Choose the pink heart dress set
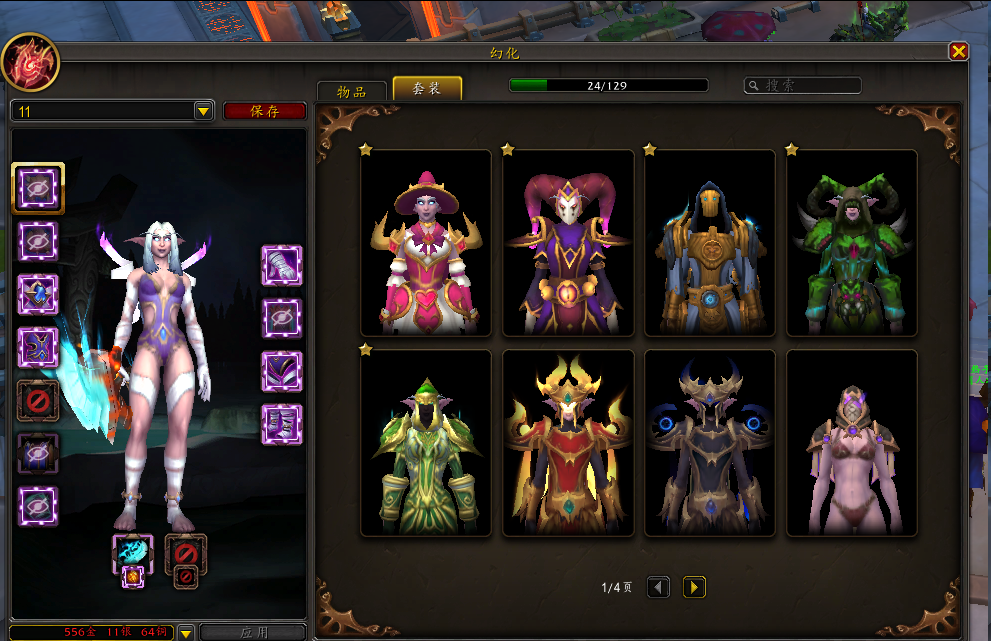991x641 pixels. 426,243
